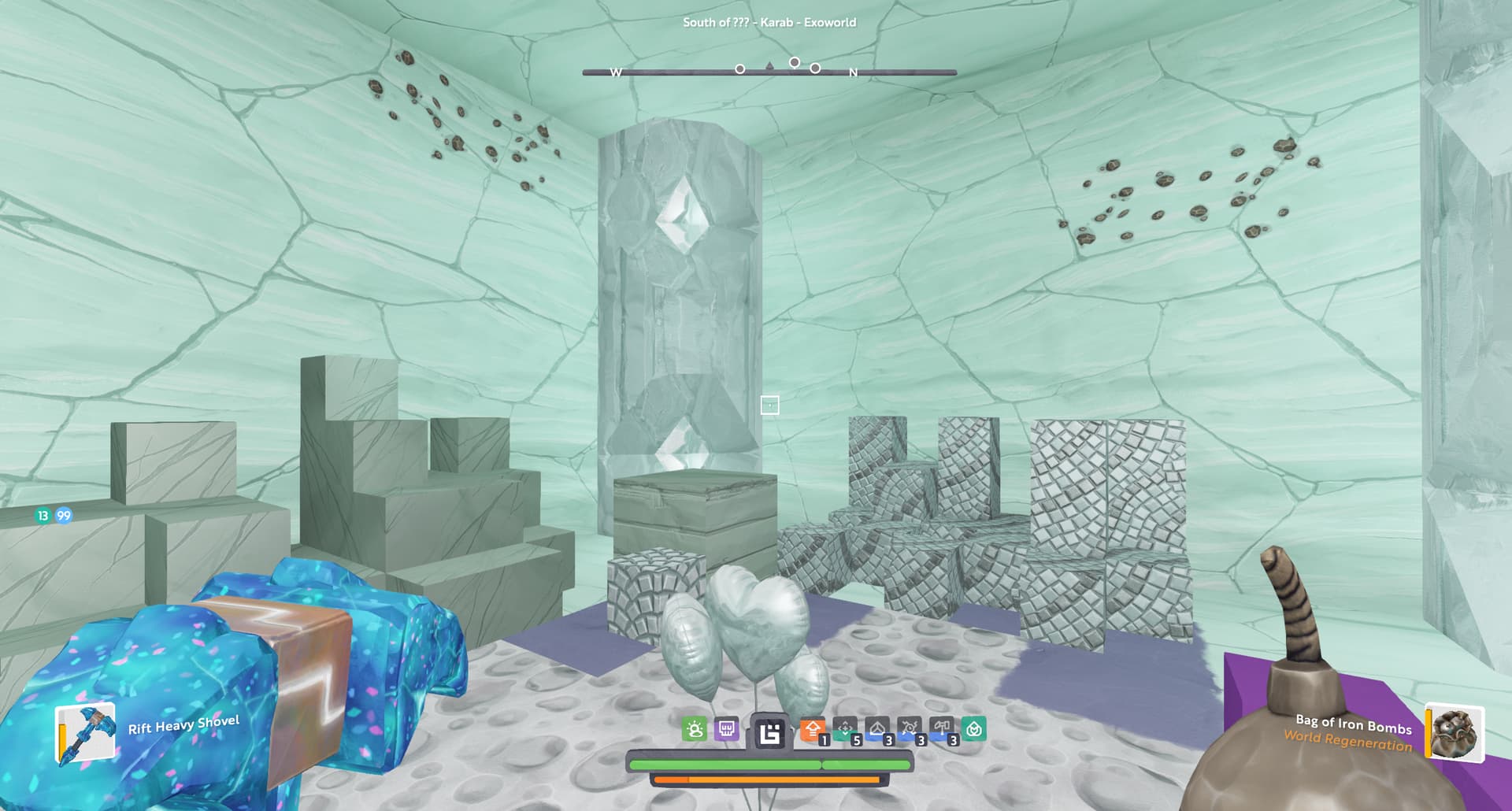Click the four-arrows move buff icon
The width and height of the screenshot is (1512, 811).
point(845,729)
